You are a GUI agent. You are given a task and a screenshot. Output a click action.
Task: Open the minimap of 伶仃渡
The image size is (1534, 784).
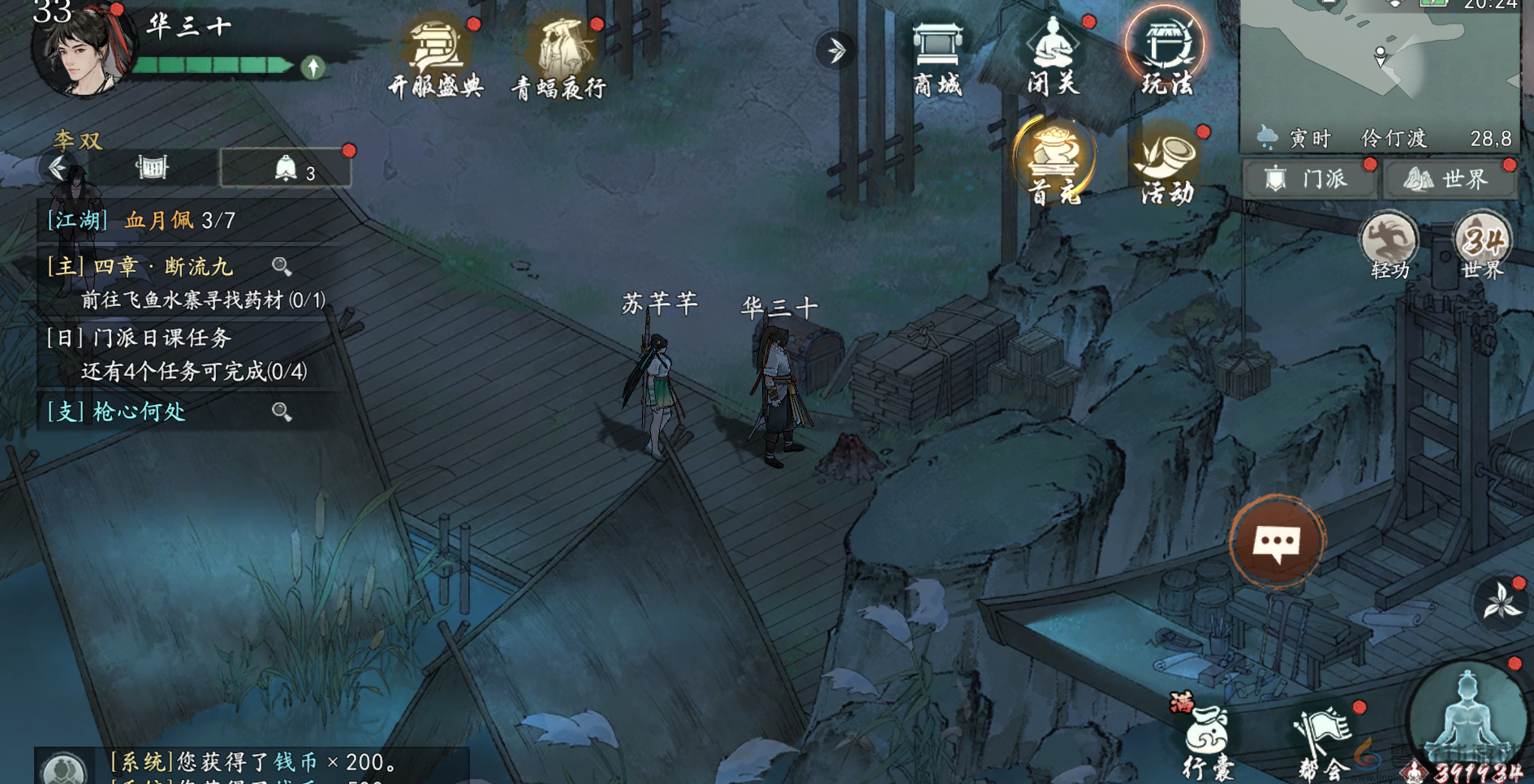(x=1379, y=65)
